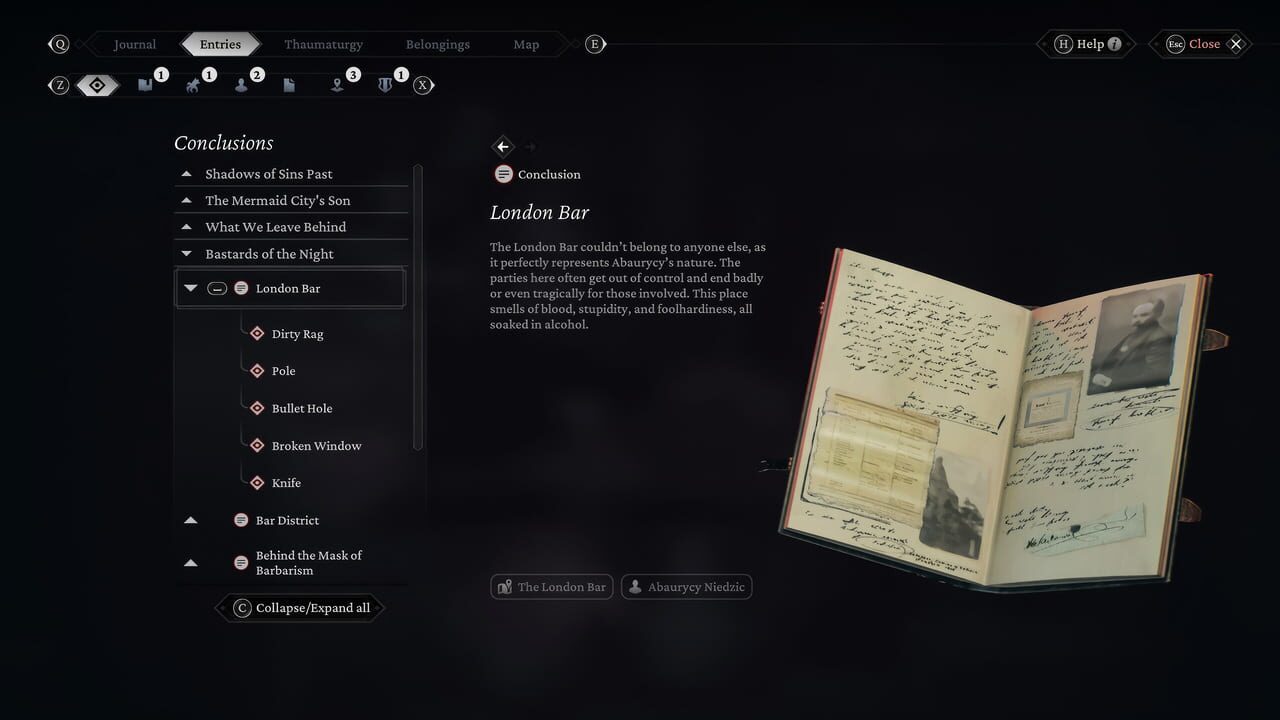Open the Map tab
Image resolution: width=1280 pixels, height=720 pixels.
[x=526, y=44]
